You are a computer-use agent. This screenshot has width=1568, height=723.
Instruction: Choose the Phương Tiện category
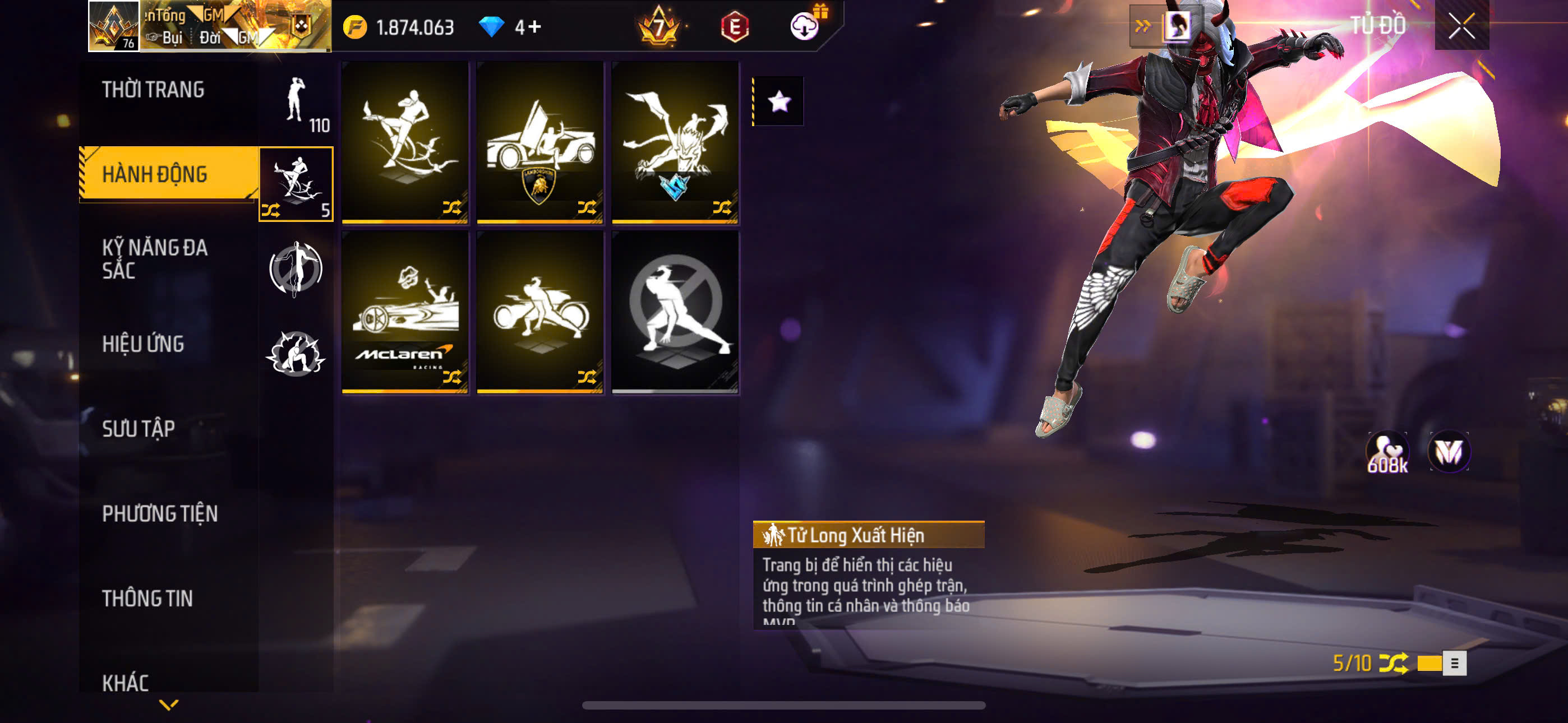pyautogui.click(x=159, y=513)
